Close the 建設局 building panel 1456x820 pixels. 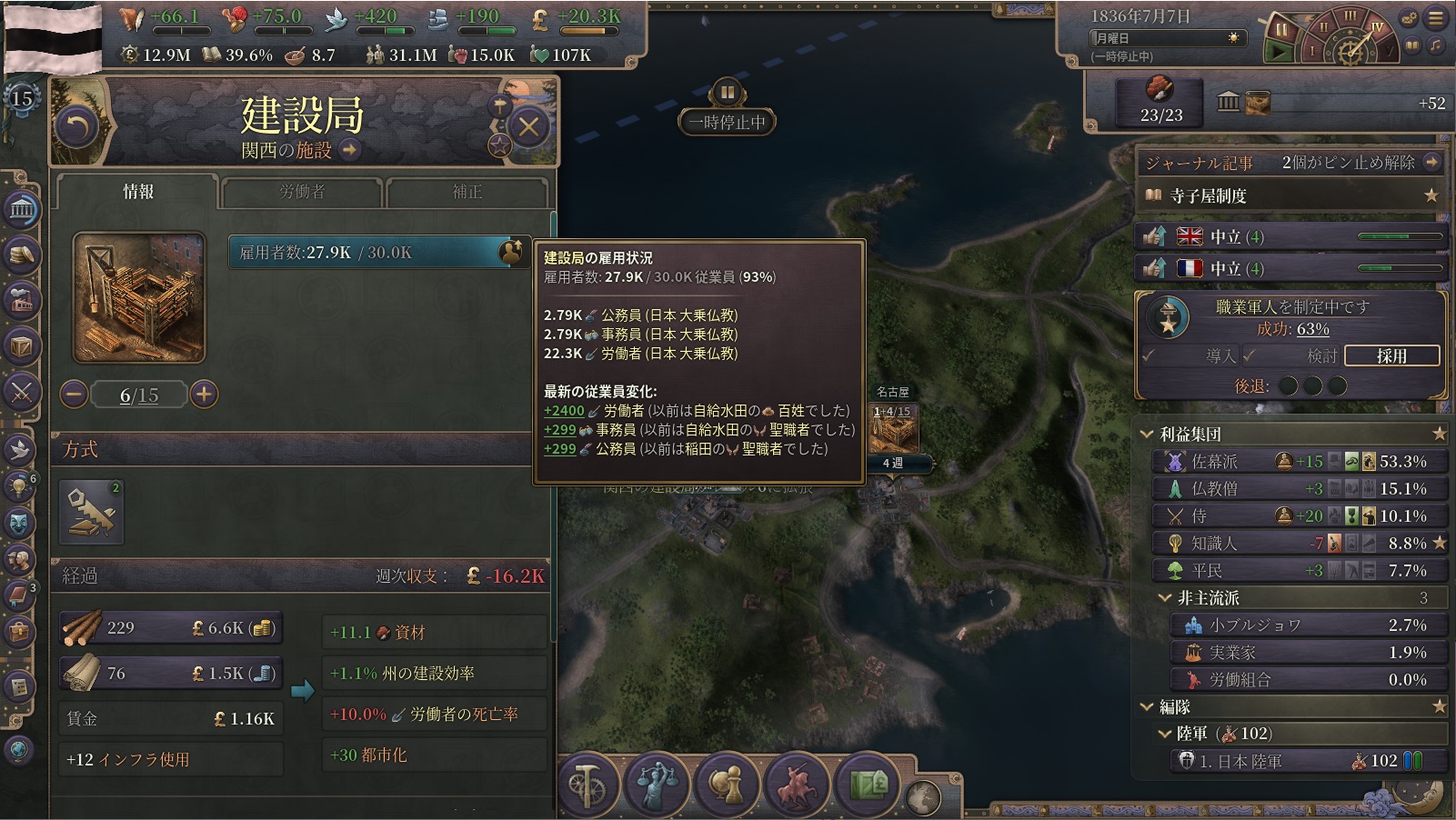point(528,126)
